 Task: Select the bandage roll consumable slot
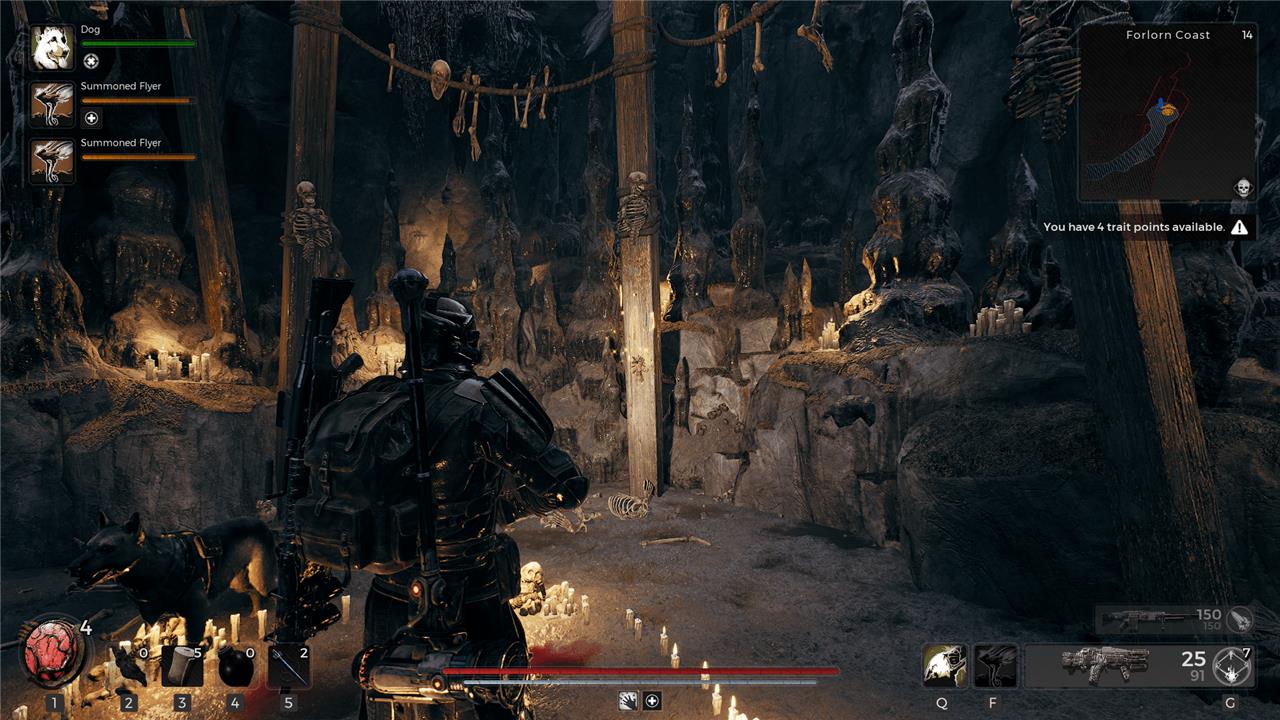tap(181, 666)
